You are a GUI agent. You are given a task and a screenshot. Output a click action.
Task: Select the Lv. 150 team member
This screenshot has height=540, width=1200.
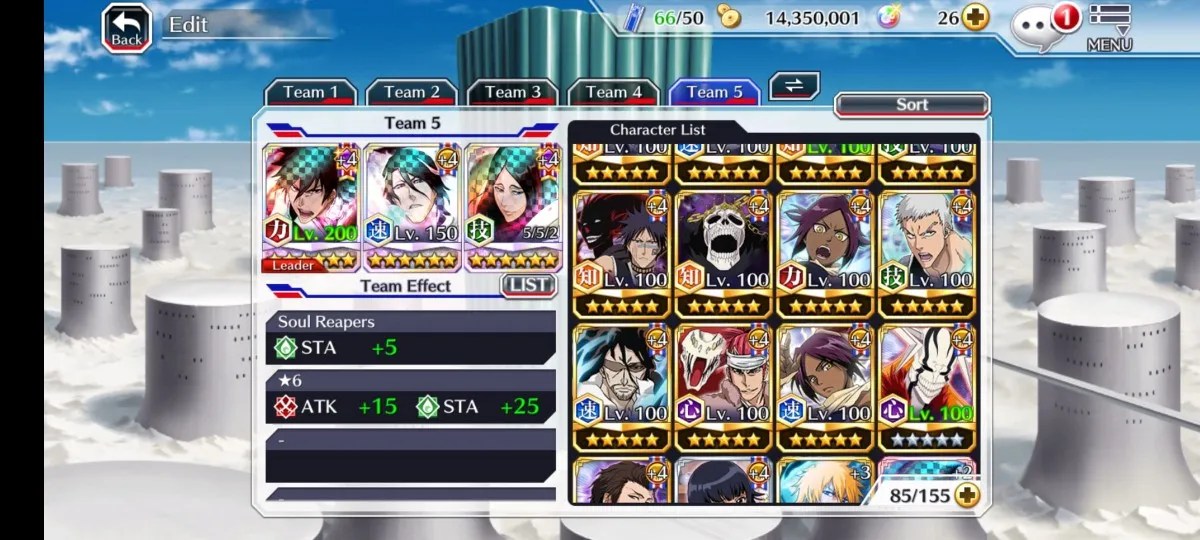pyautogui.click(x=411, y=207)
